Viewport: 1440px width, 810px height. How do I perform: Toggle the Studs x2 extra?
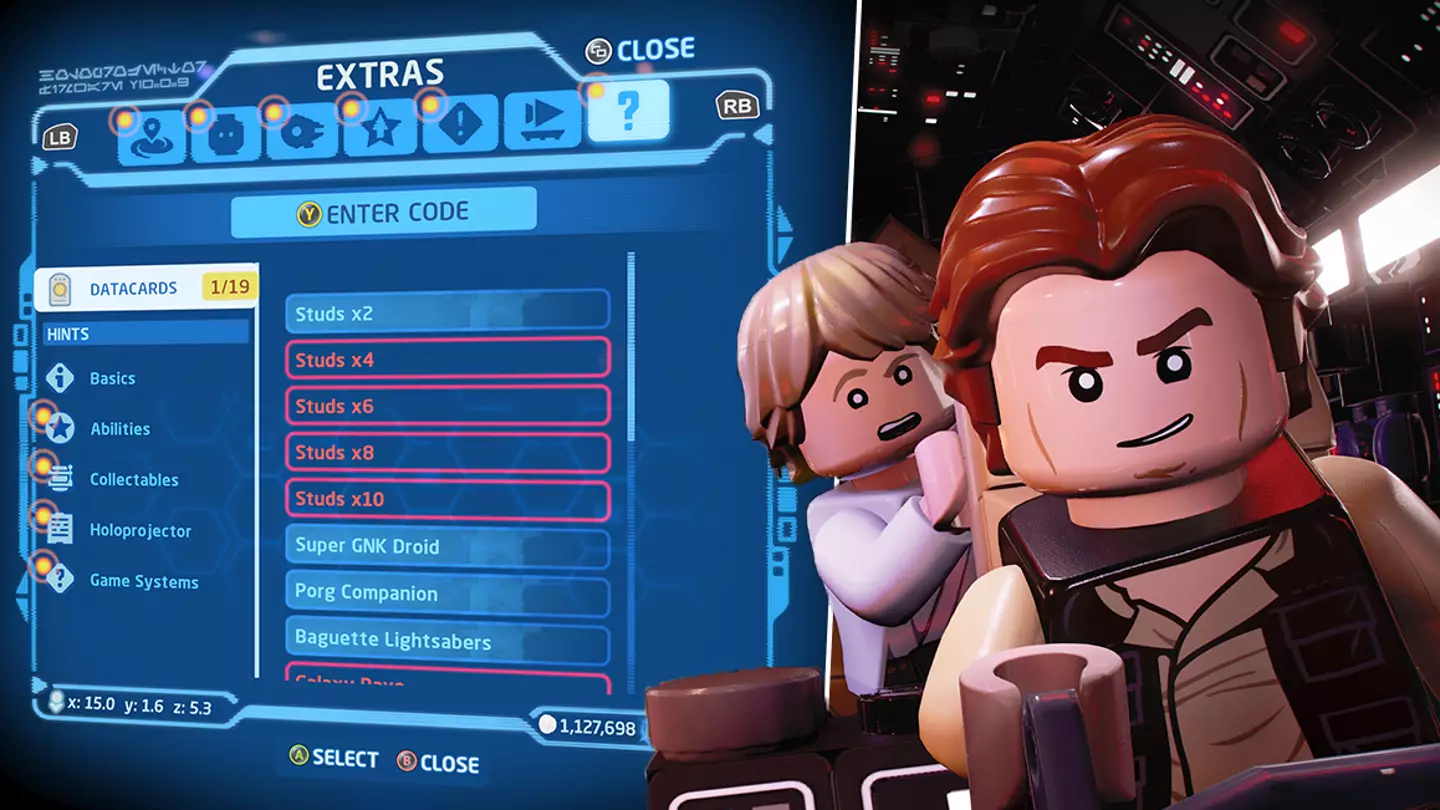click(447, 312)
